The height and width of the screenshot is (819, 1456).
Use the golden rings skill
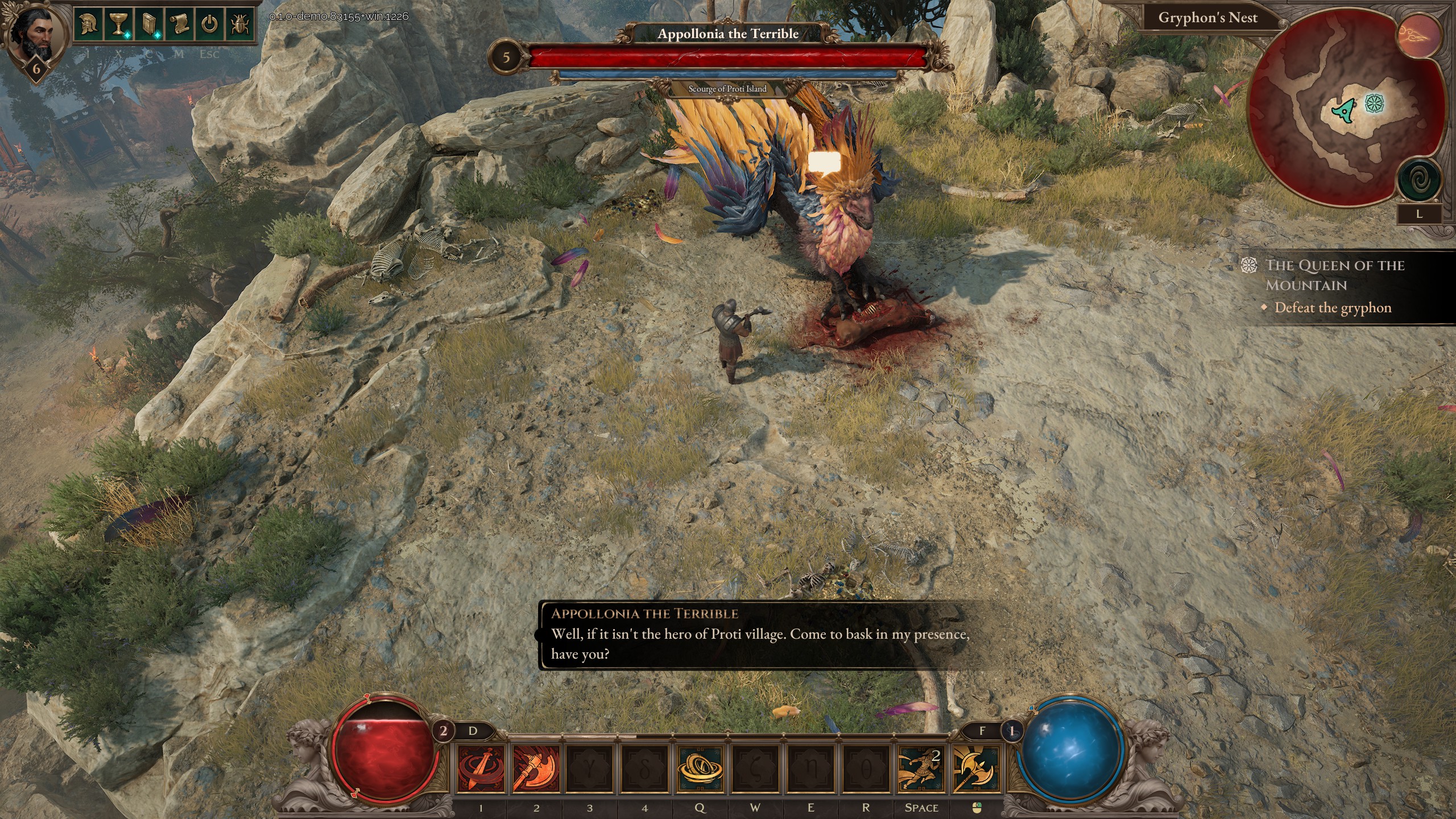(x=701, y=769)
